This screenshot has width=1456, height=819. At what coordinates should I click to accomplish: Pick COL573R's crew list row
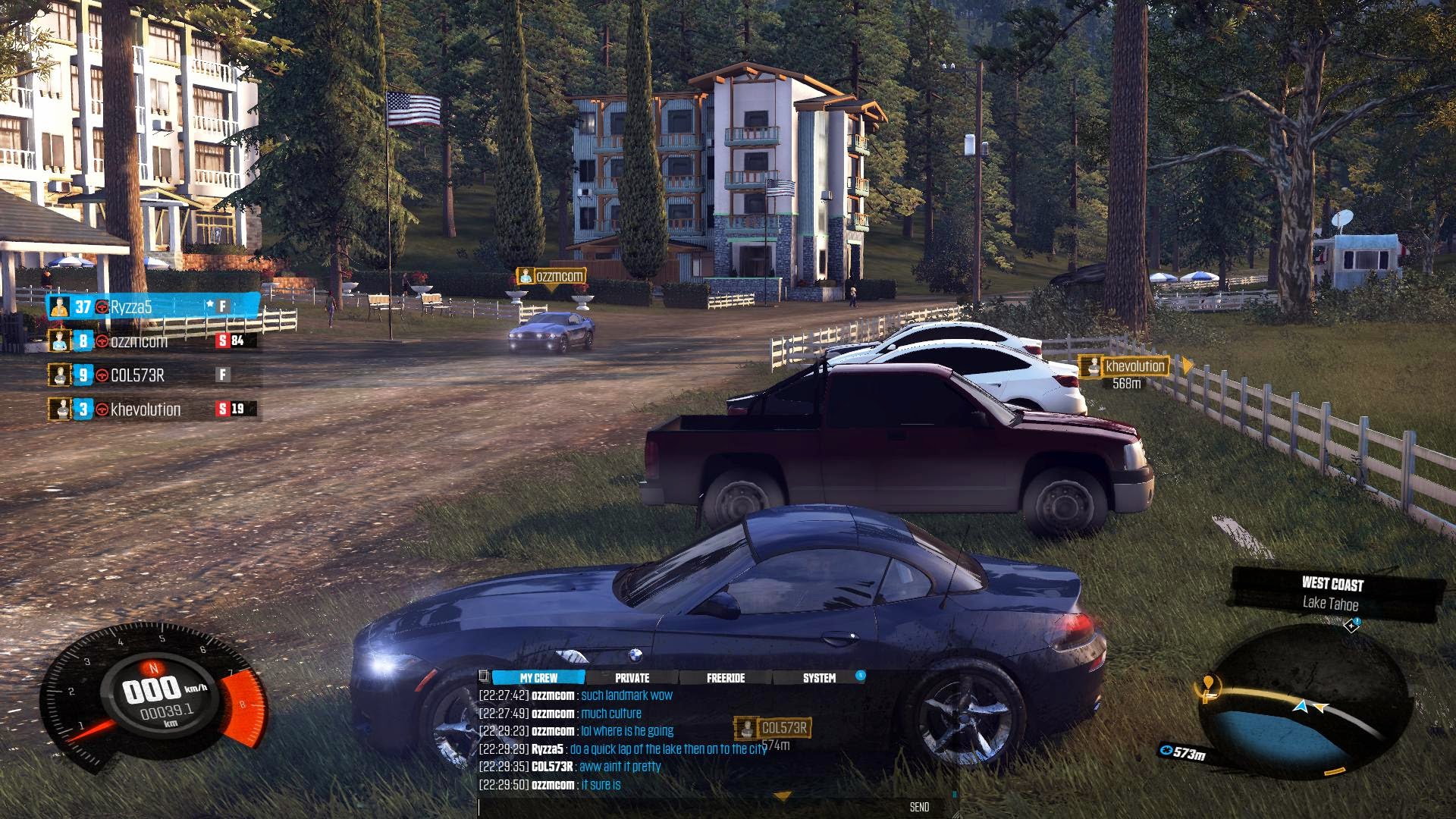pyautogui.click(x=152, y=375)
